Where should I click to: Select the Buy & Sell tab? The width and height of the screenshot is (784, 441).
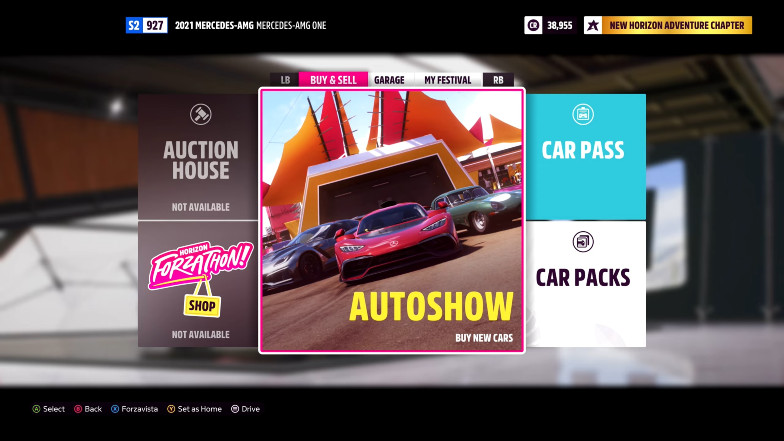pyautogui.click(x=333, y=80)
